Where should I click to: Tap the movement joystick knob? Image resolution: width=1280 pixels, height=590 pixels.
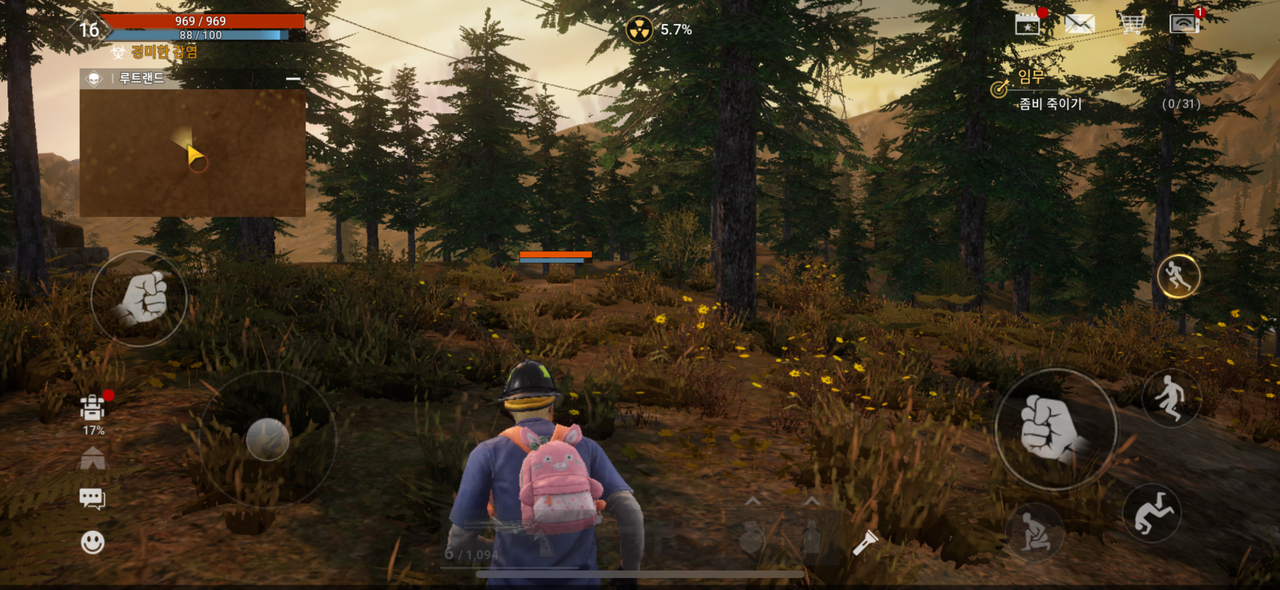[267, 439]
